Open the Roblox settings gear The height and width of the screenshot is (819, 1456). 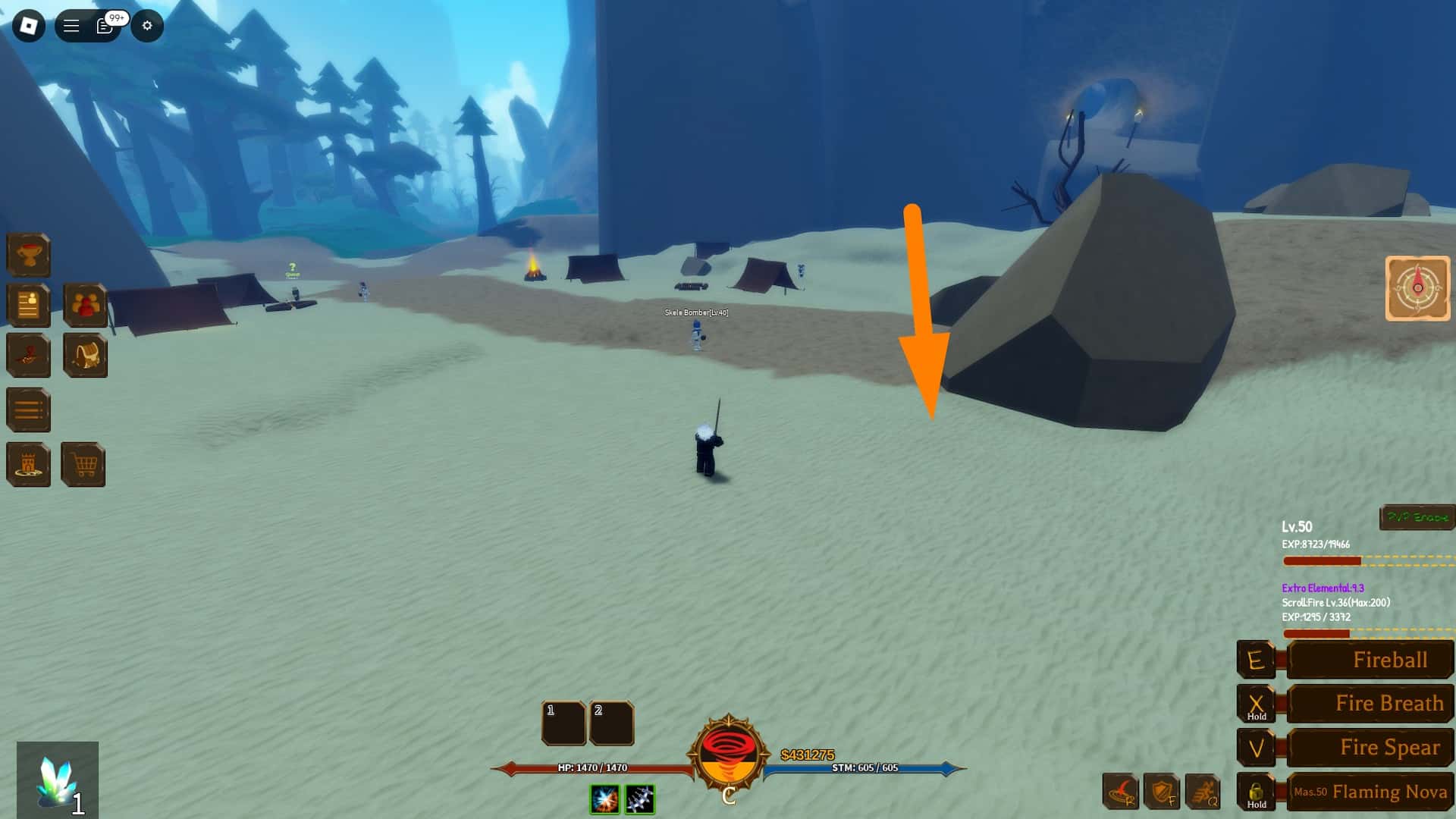tap(147, 26)
